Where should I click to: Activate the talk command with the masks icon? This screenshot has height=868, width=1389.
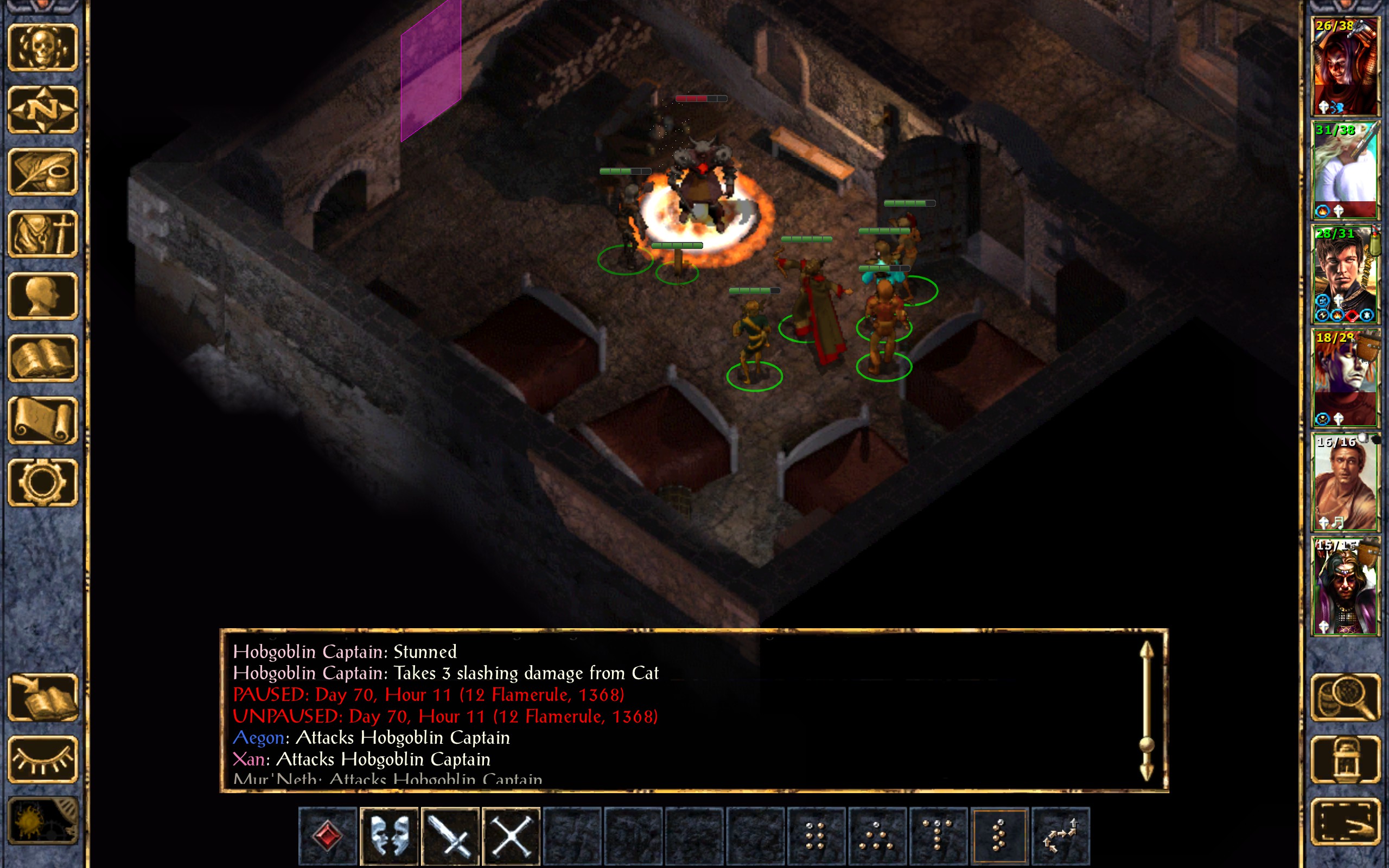(389, 836)
